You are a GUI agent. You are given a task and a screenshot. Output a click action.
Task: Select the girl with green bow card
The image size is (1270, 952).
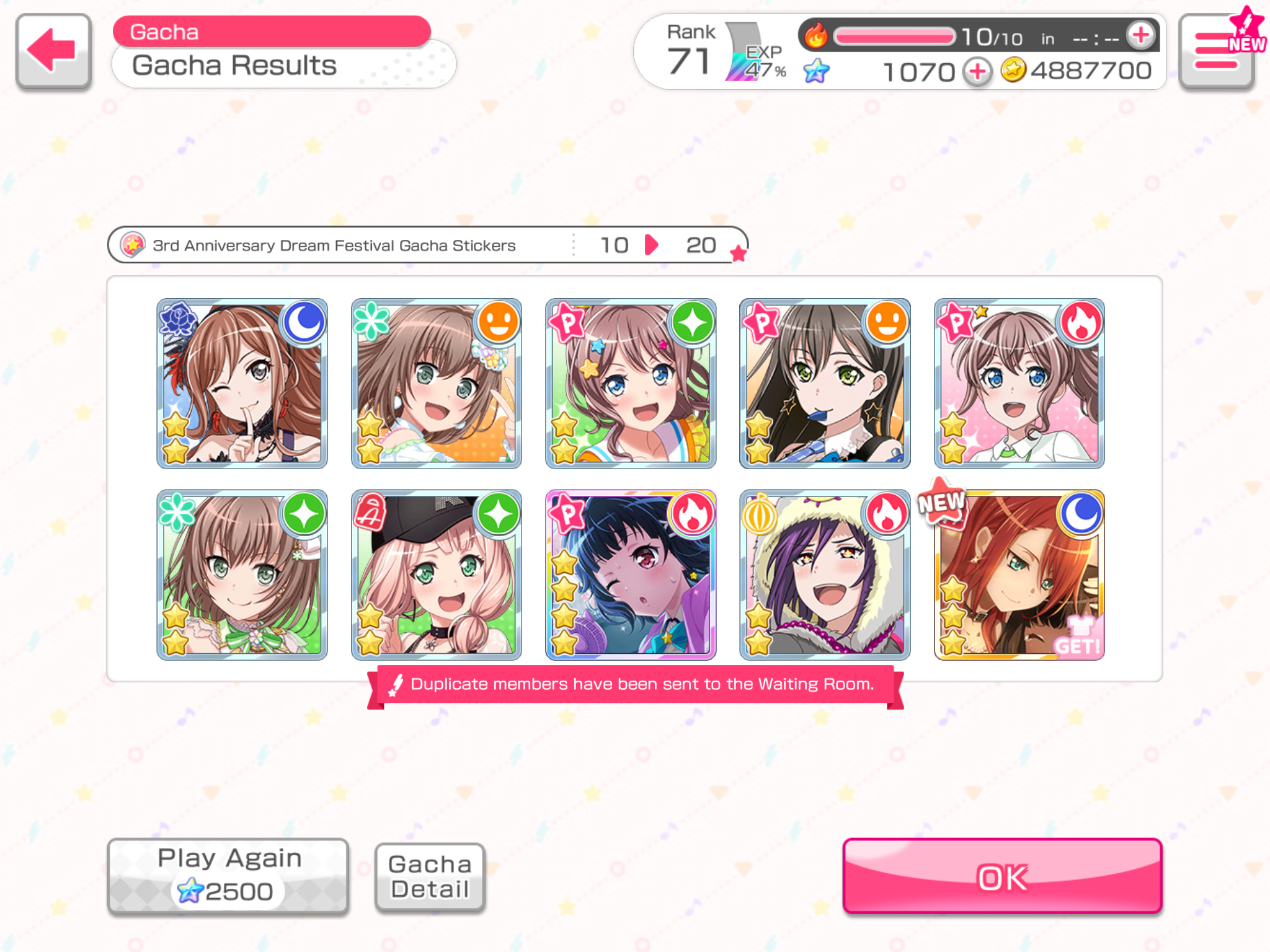pyautogui.click(x=242, y=575)
